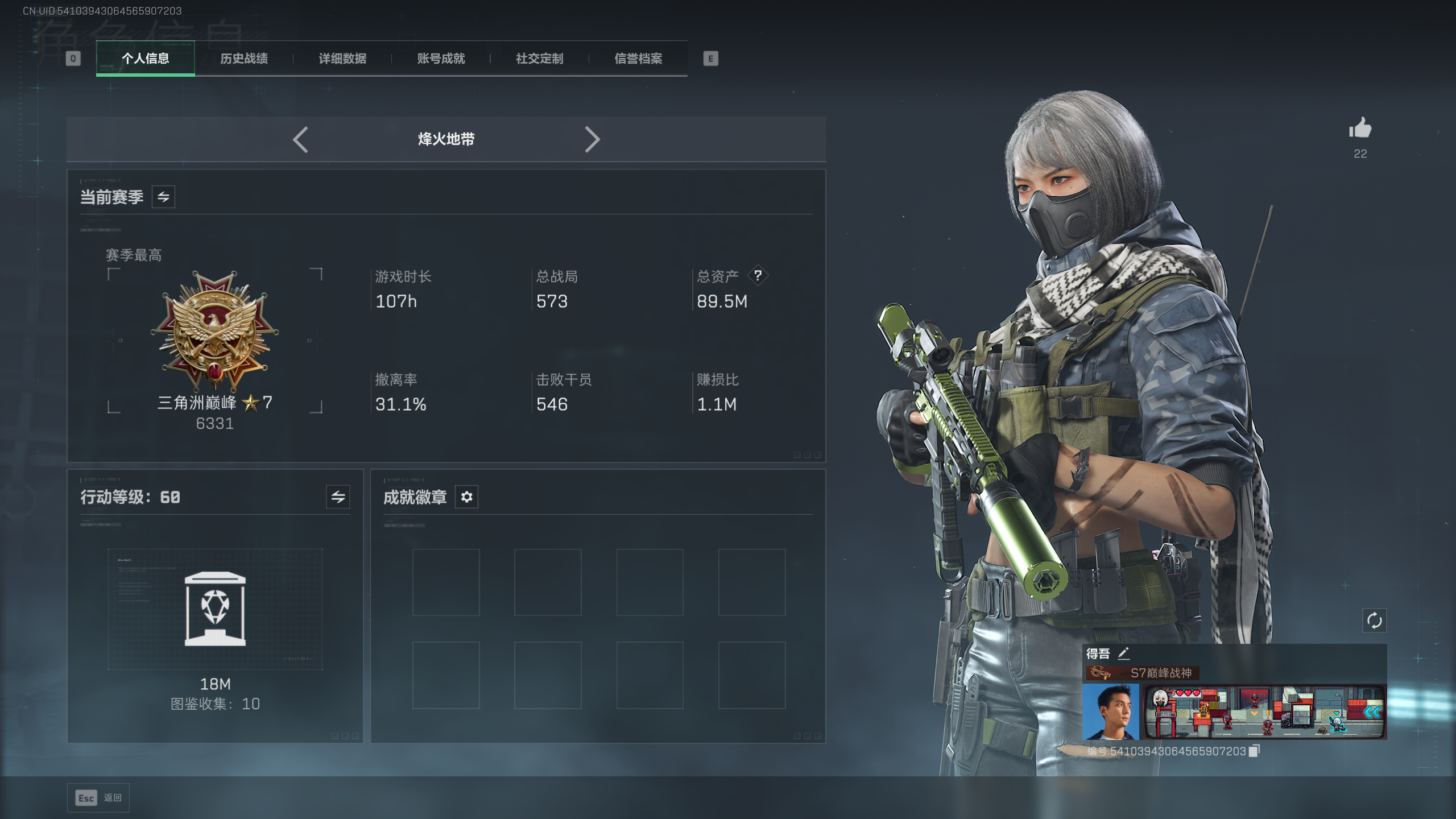Open the 信誉档案 tab
1456x819 pixels.
pyautogui.click(x=638, y=59)
